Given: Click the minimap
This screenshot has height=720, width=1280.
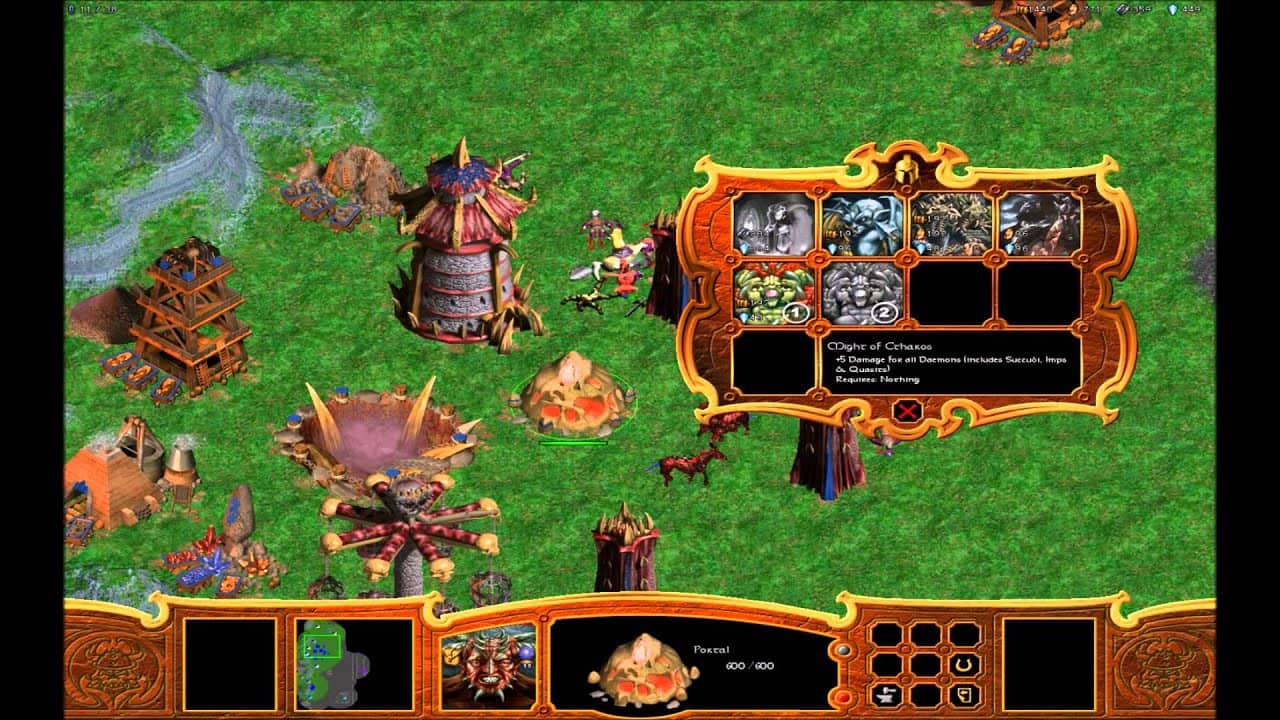Looking at the screenshot, I should [x=354, y=663].
